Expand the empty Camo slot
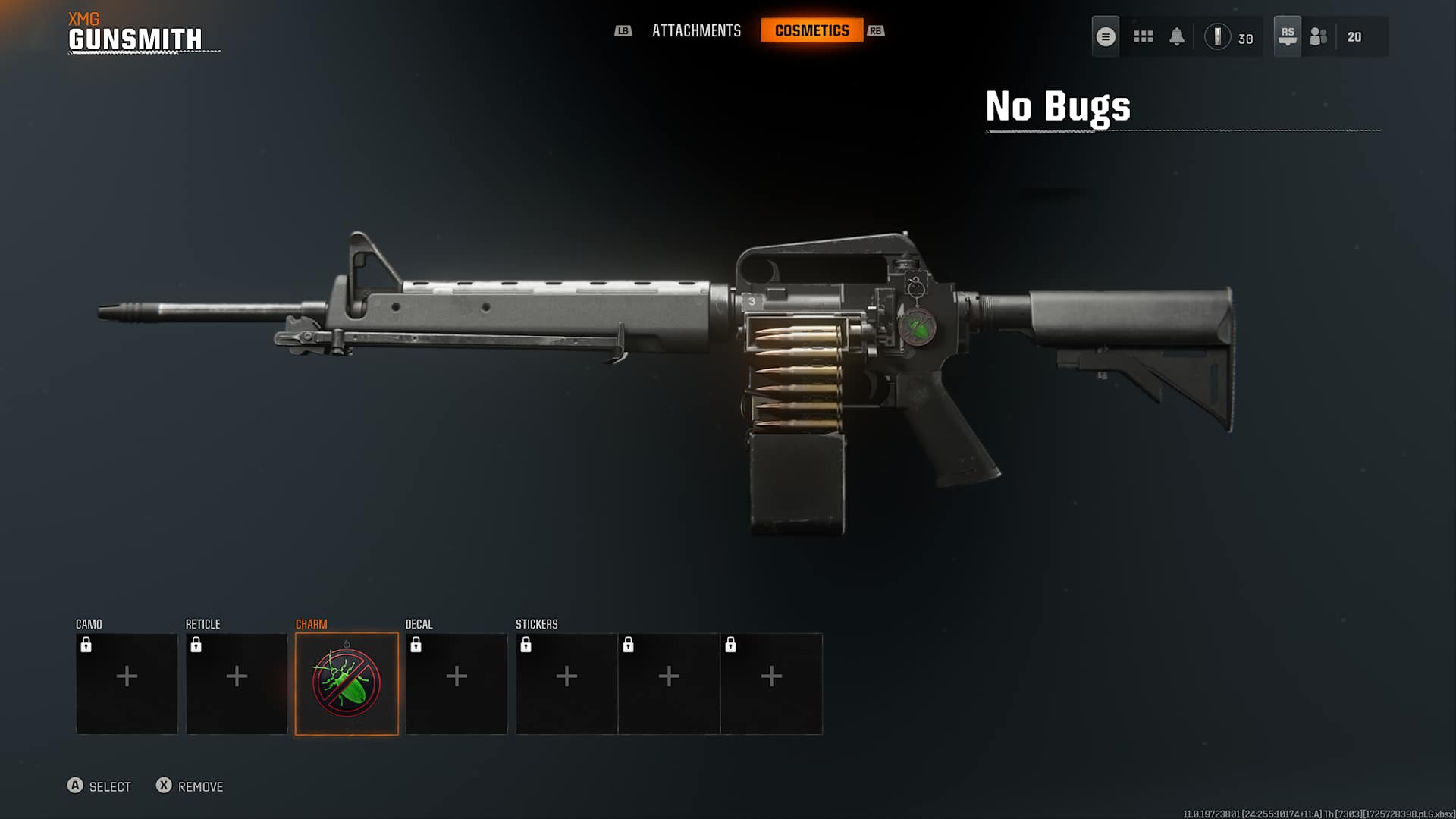The image size is (1456, 819). click(127, 675)
